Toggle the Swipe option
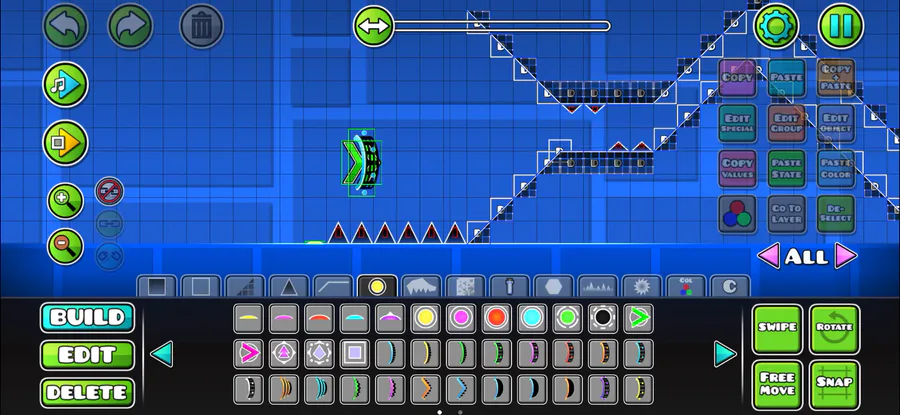 777,329
